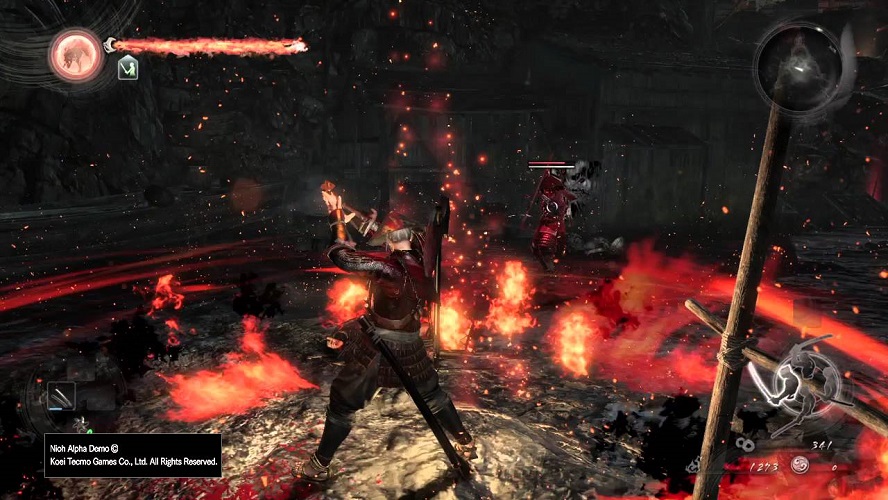This screenshot has height=500, width=888.
Task: Select the glowing guardian spirit orb
Action: click(76, 54)
